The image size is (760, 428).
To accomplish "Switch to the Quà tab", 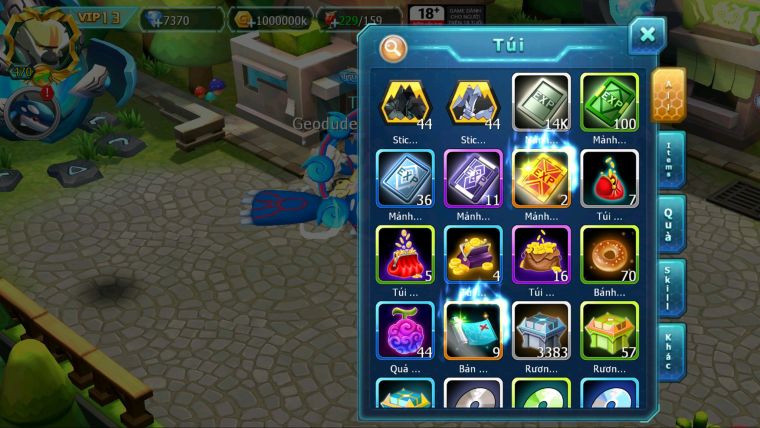I will pyautogui.click(x=671, y=223).
